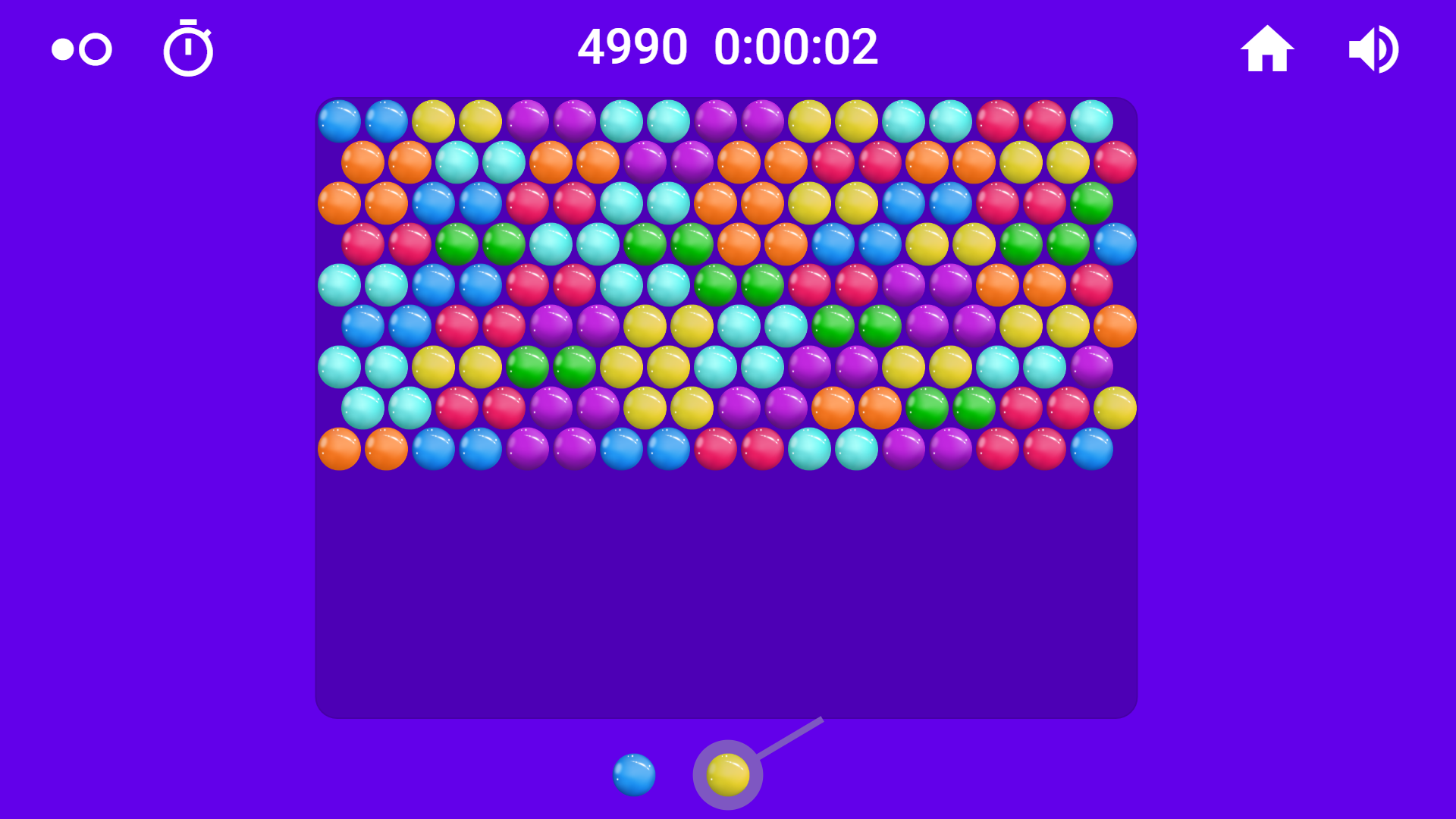Click the filled circle of the bubbles icon
This screenshot has width=1456, height=819.
62,50
